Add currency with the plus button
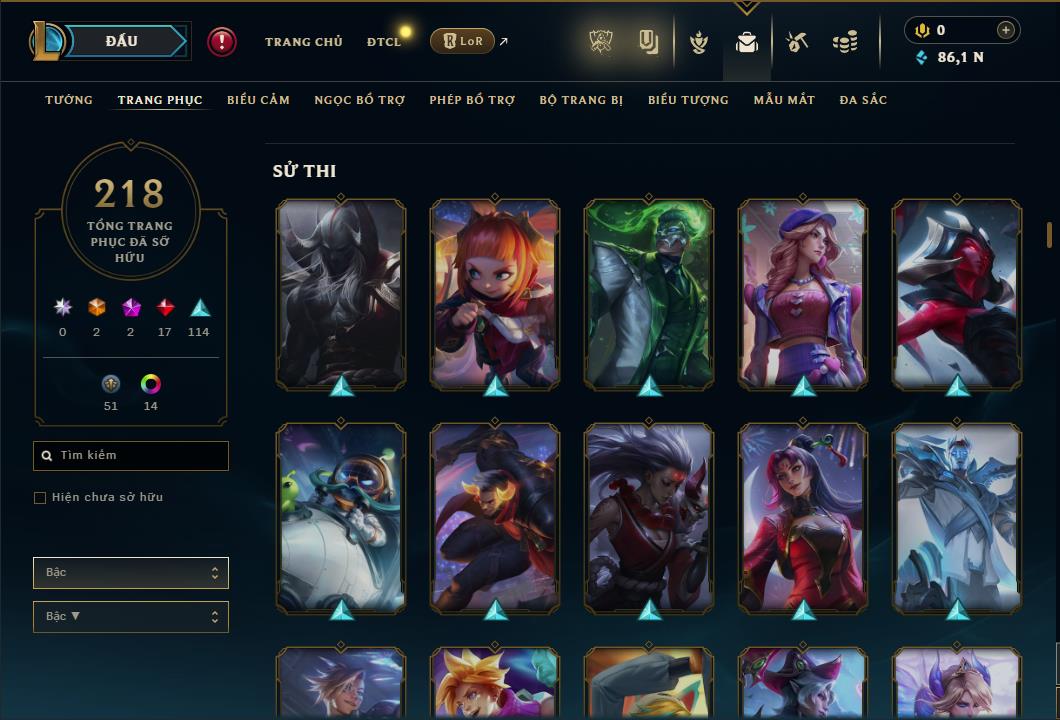 [x=1005, y=30]
